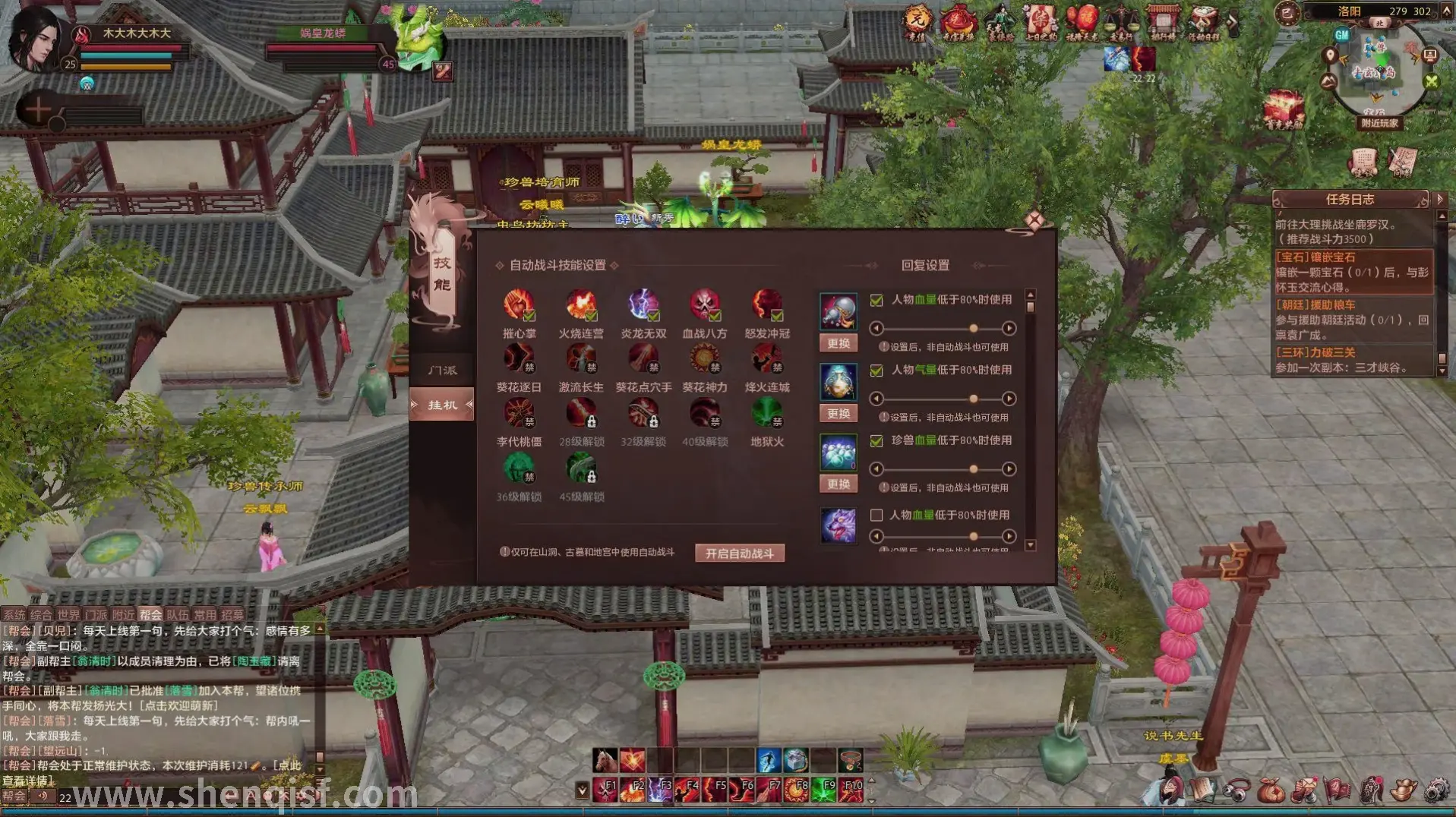1456x817 pixels.
Task: Select the [三环]力破三关 quest entry
Action: point(1353,360)
